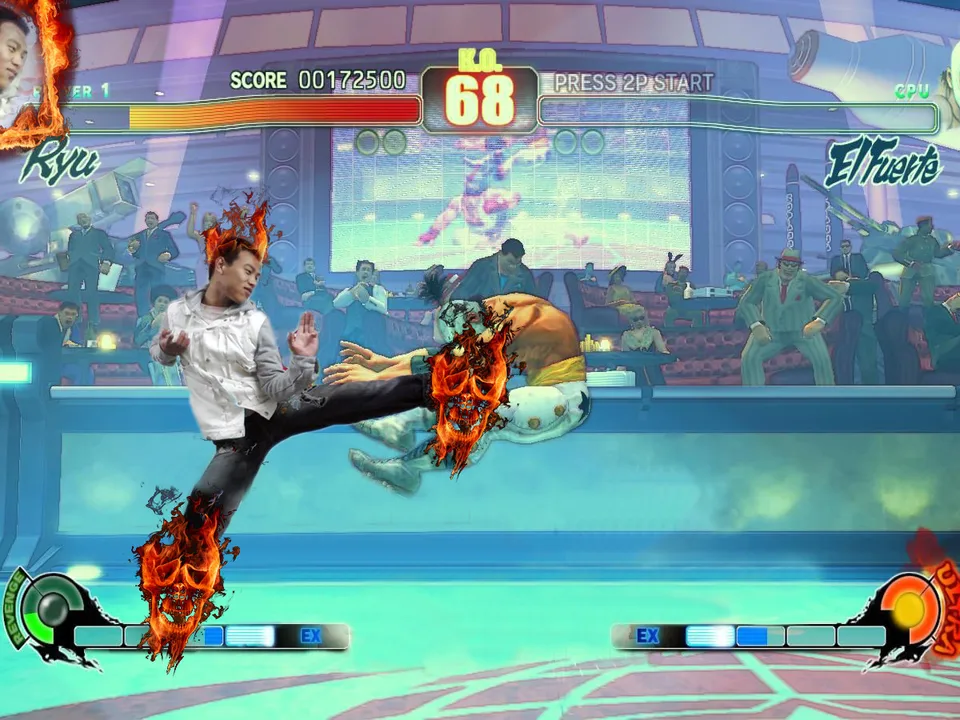
Task: Click the El Fuerte name label
Action: pyautogui.click(x=883, y=165)
